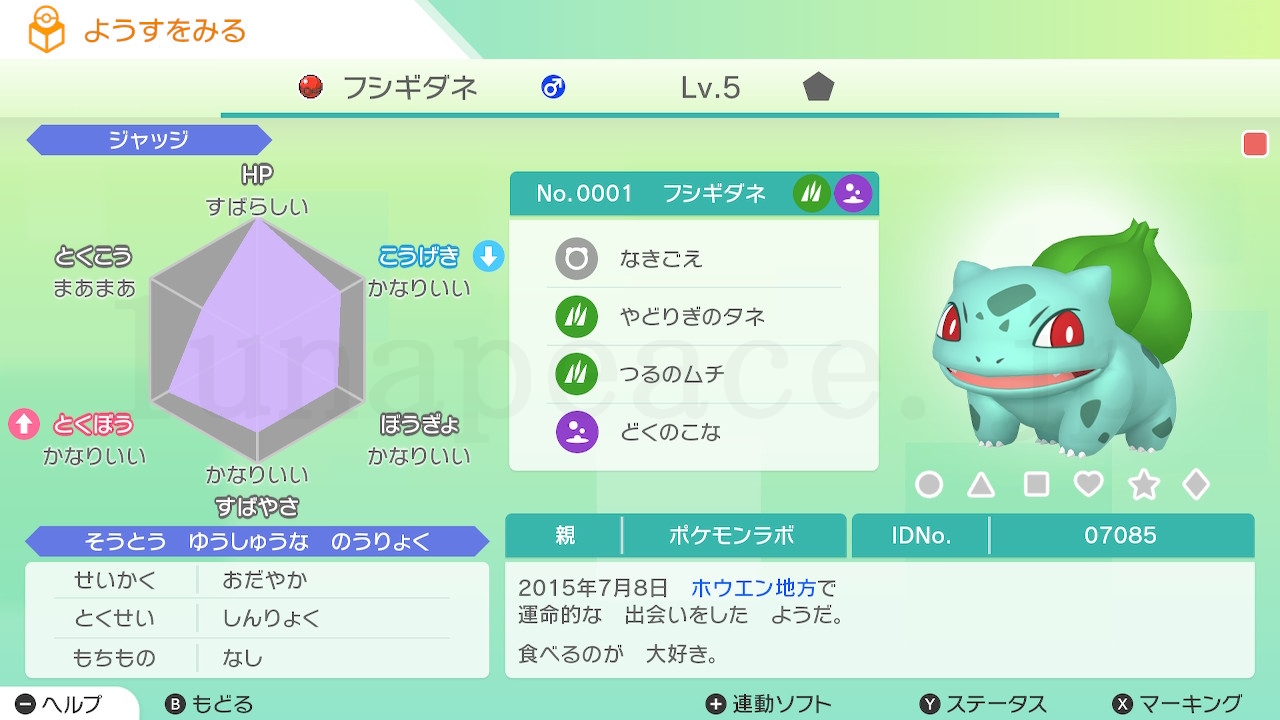Expand the ジャッジ stats panel
1280x720 pixels.
point(148,140)
